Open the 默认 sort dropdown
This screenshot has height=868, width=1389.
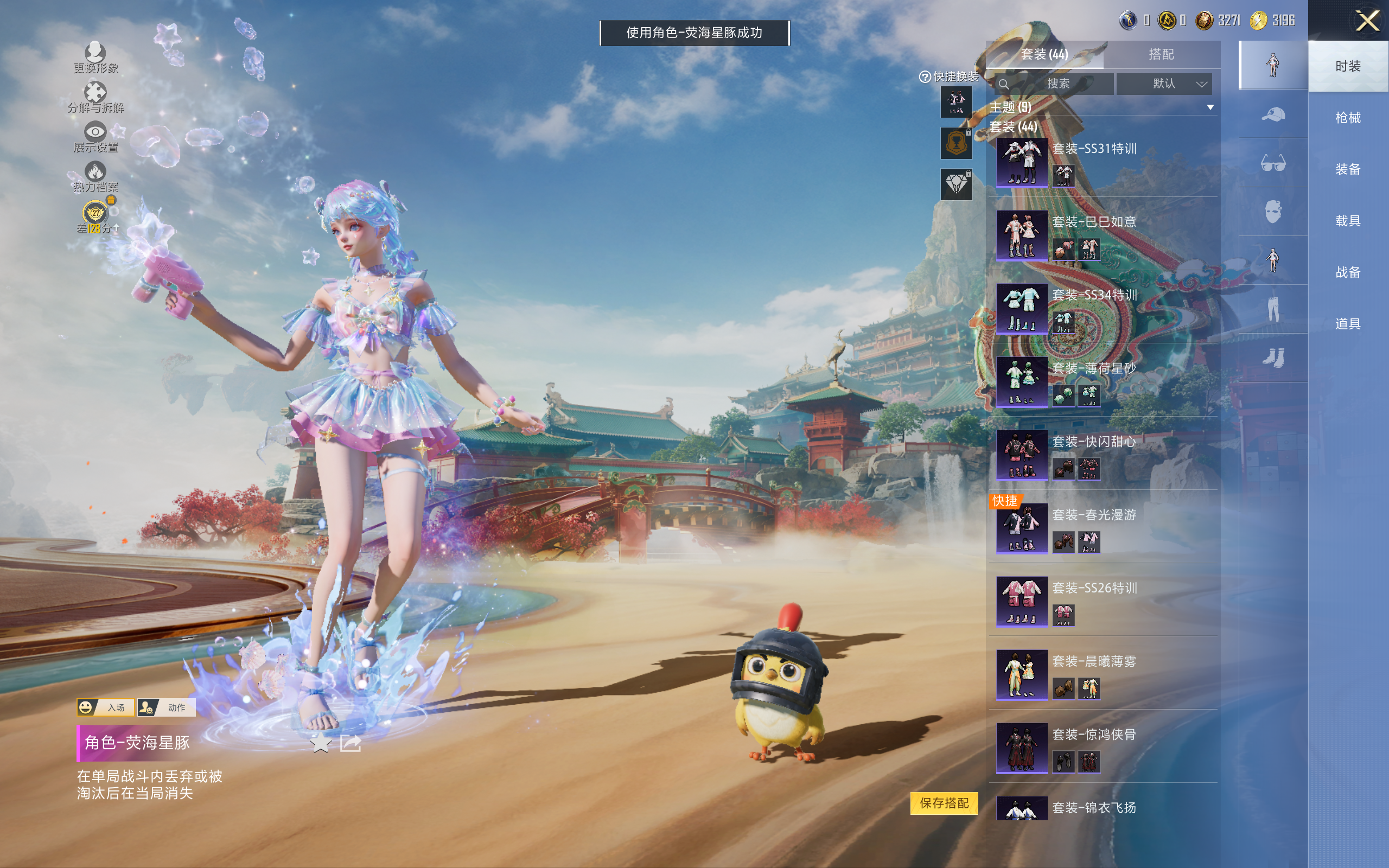[x=1164, y=84]
